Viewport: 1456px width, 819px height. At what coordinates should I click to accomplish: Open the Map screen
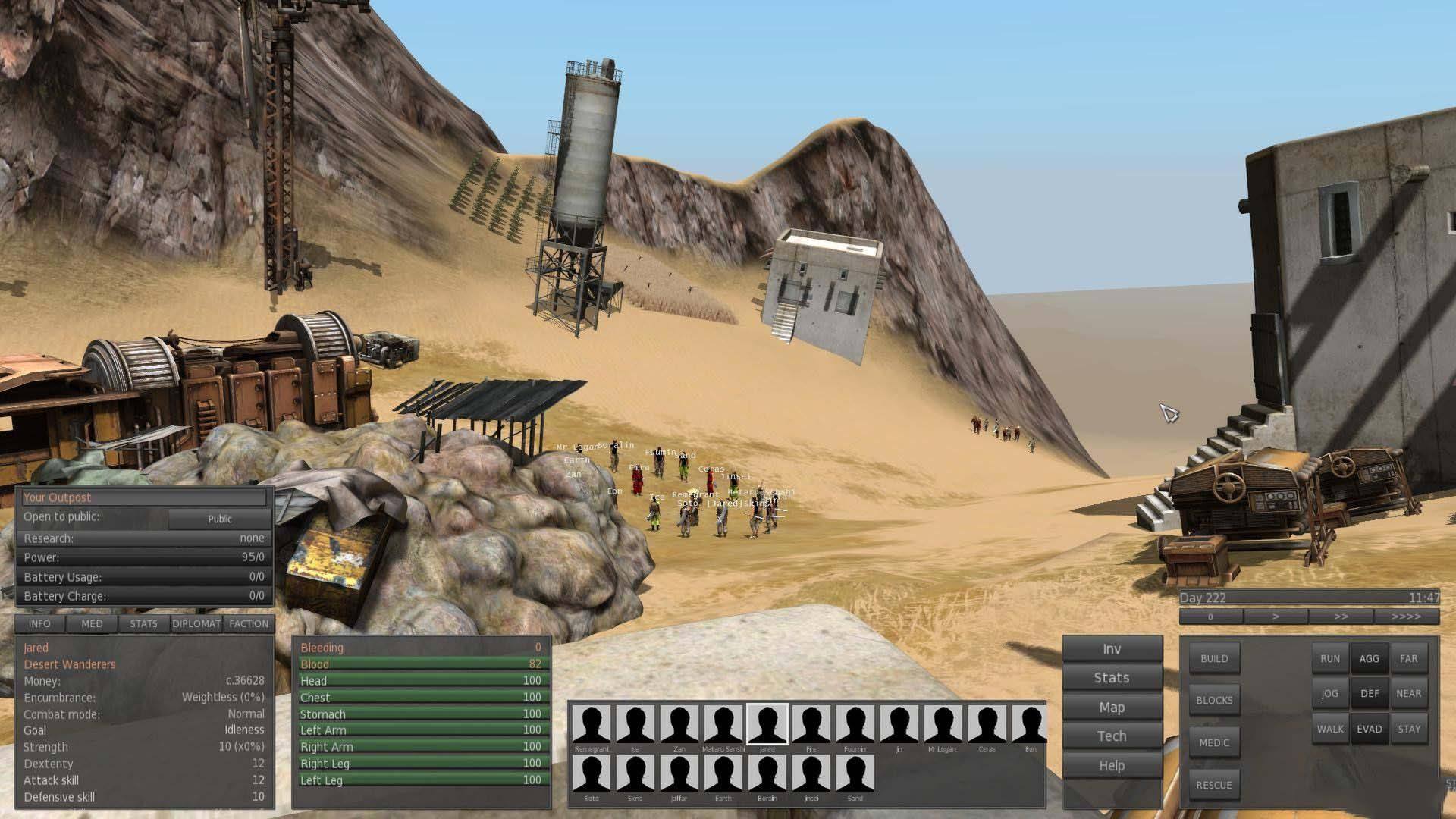tap(1112, 707)
